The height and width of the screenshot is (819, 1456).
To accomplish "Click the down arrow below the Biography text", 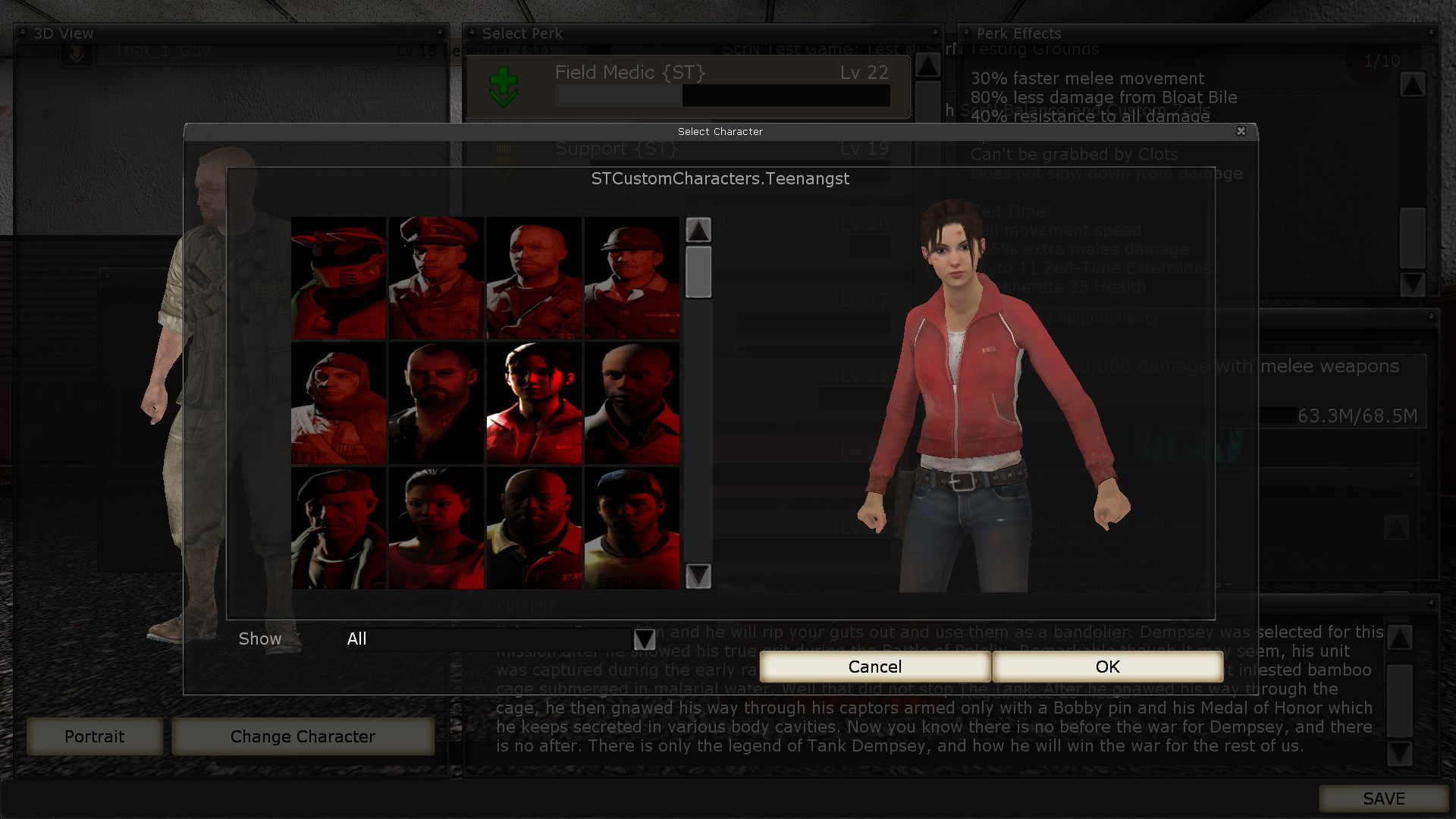I will pos(1398,755).
